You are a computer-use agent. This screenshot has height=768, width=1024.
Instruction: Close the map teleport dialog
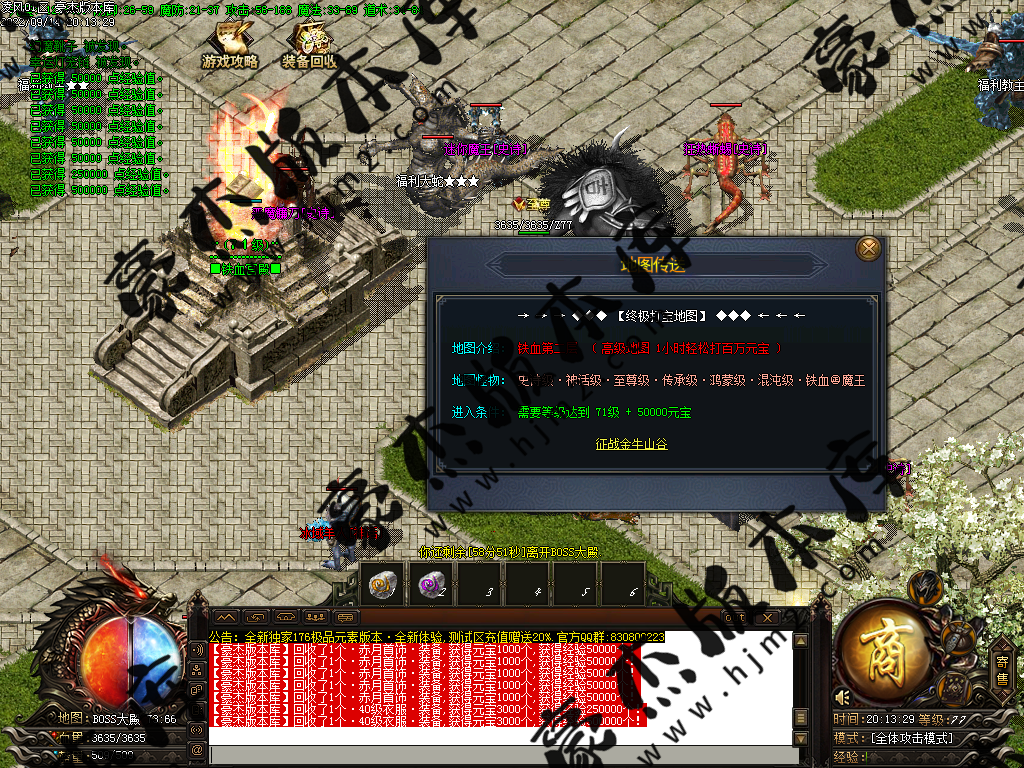click(x=869, y=248)
